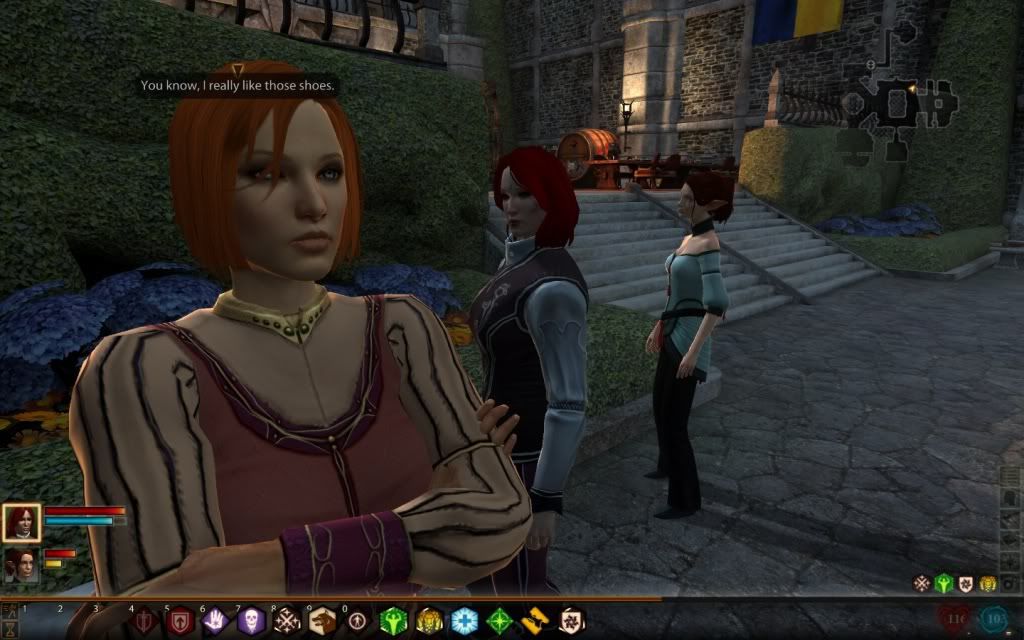This screenshot has width=1024, height=640.
Task: Cast the blue frost cross spell
Action: coord(465,621)
